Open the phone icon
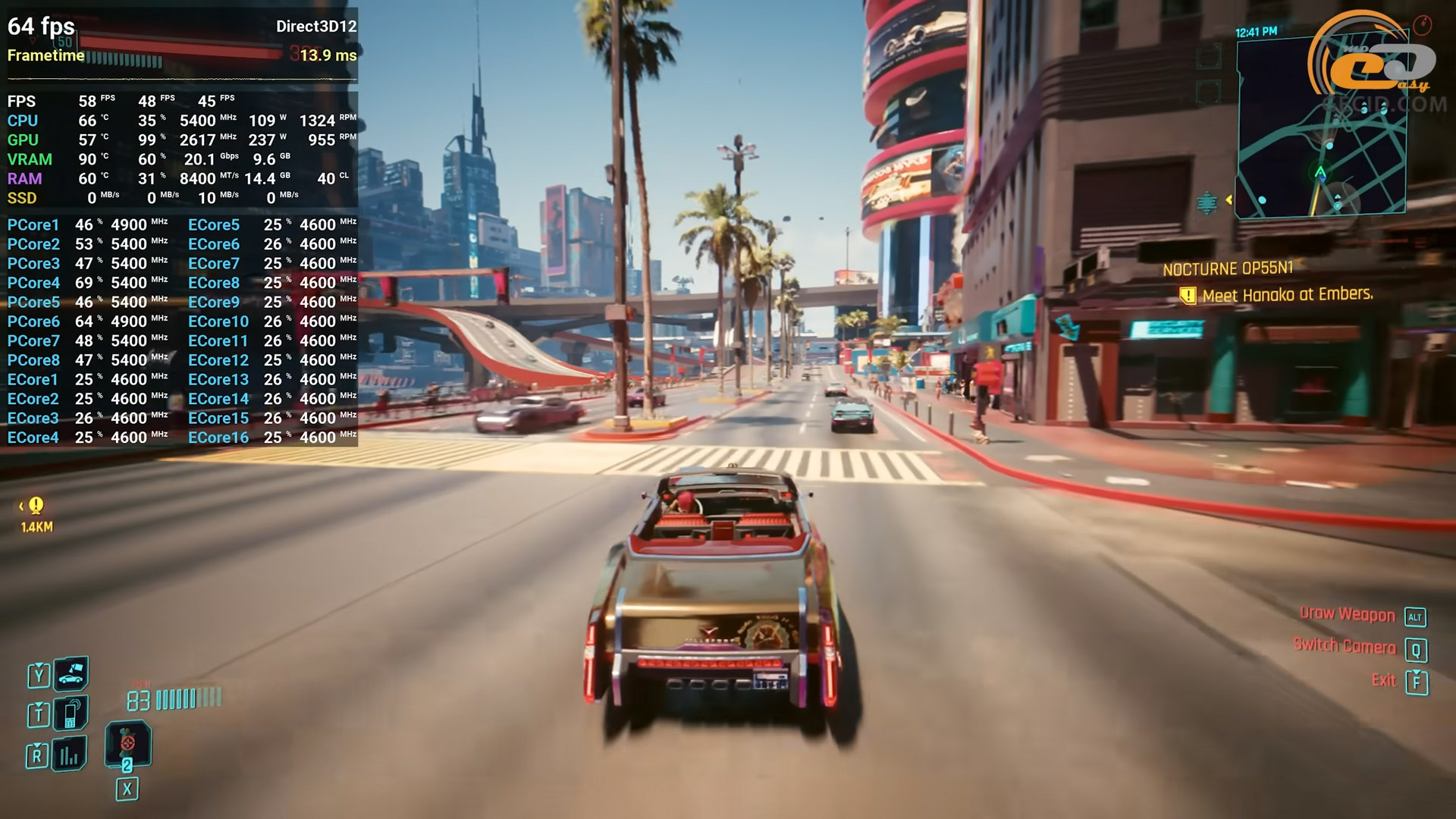 [x=71, y=713]
